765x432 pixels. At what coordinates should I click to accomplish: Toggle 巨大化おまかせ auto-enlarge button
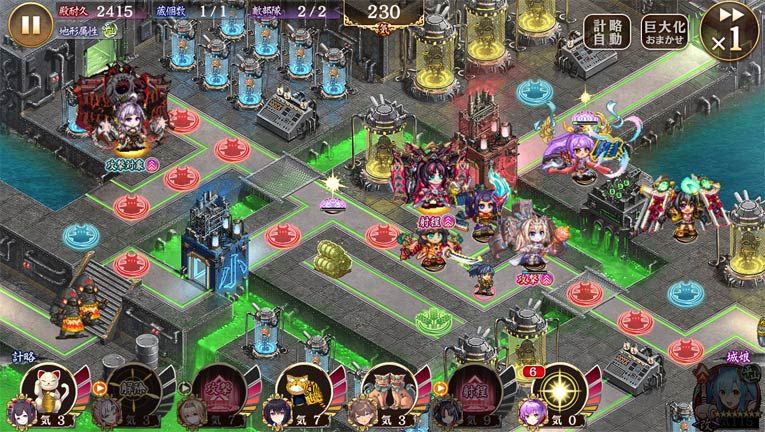664,31
